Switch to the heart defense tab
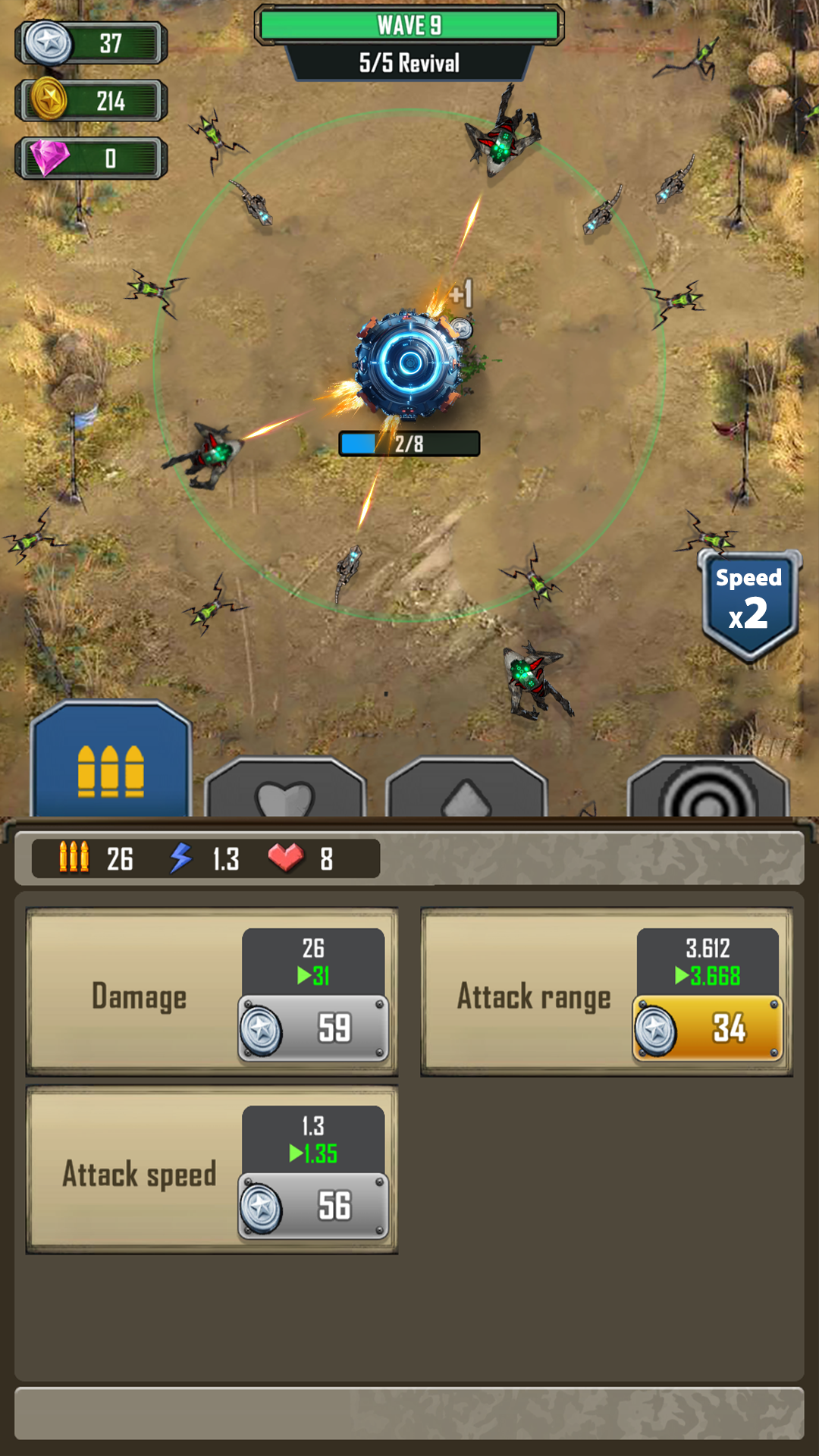The image size is (819, 1456). (285, 789)
